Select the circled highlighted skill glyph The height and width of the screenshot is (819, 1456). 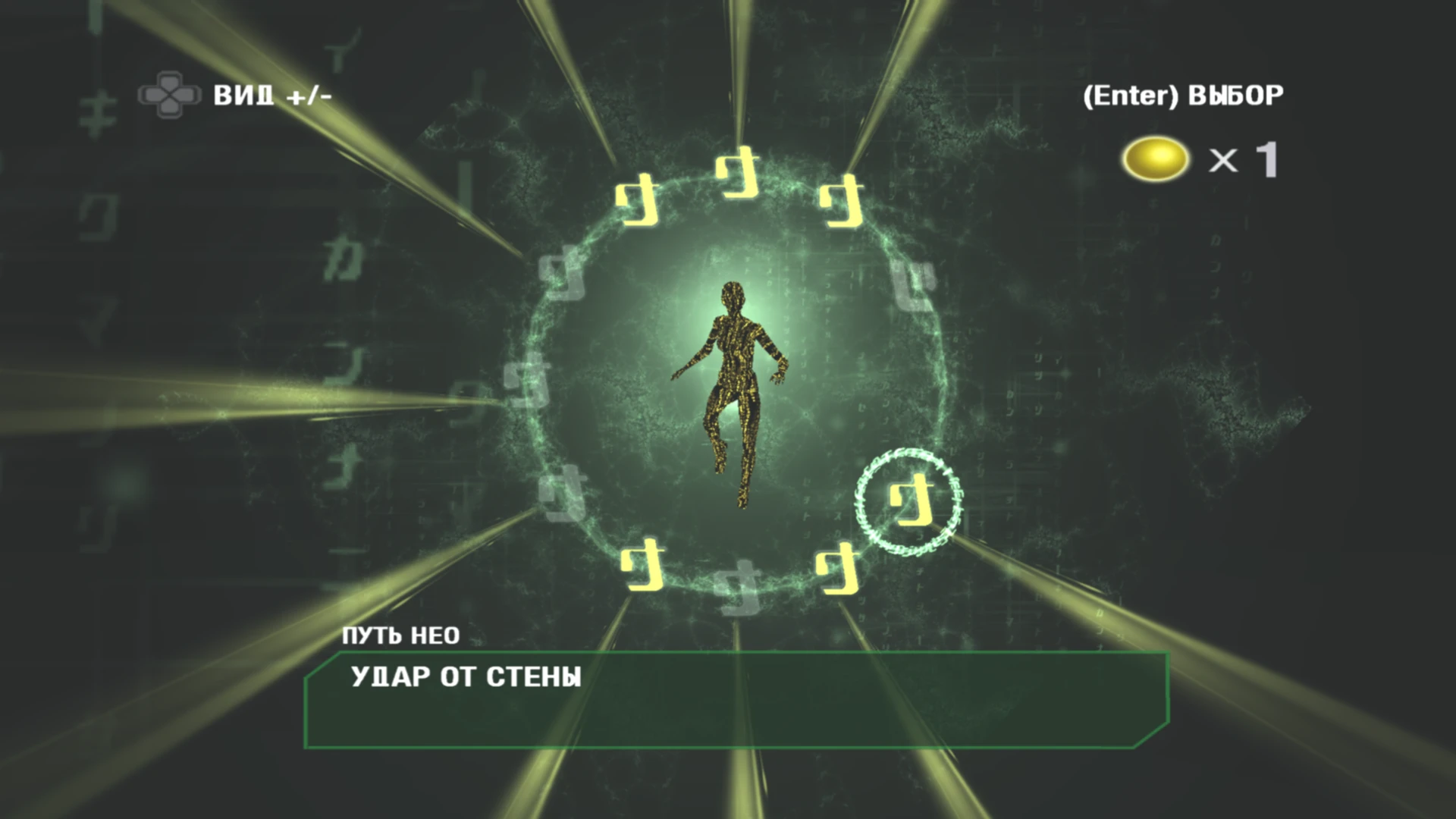907,500
